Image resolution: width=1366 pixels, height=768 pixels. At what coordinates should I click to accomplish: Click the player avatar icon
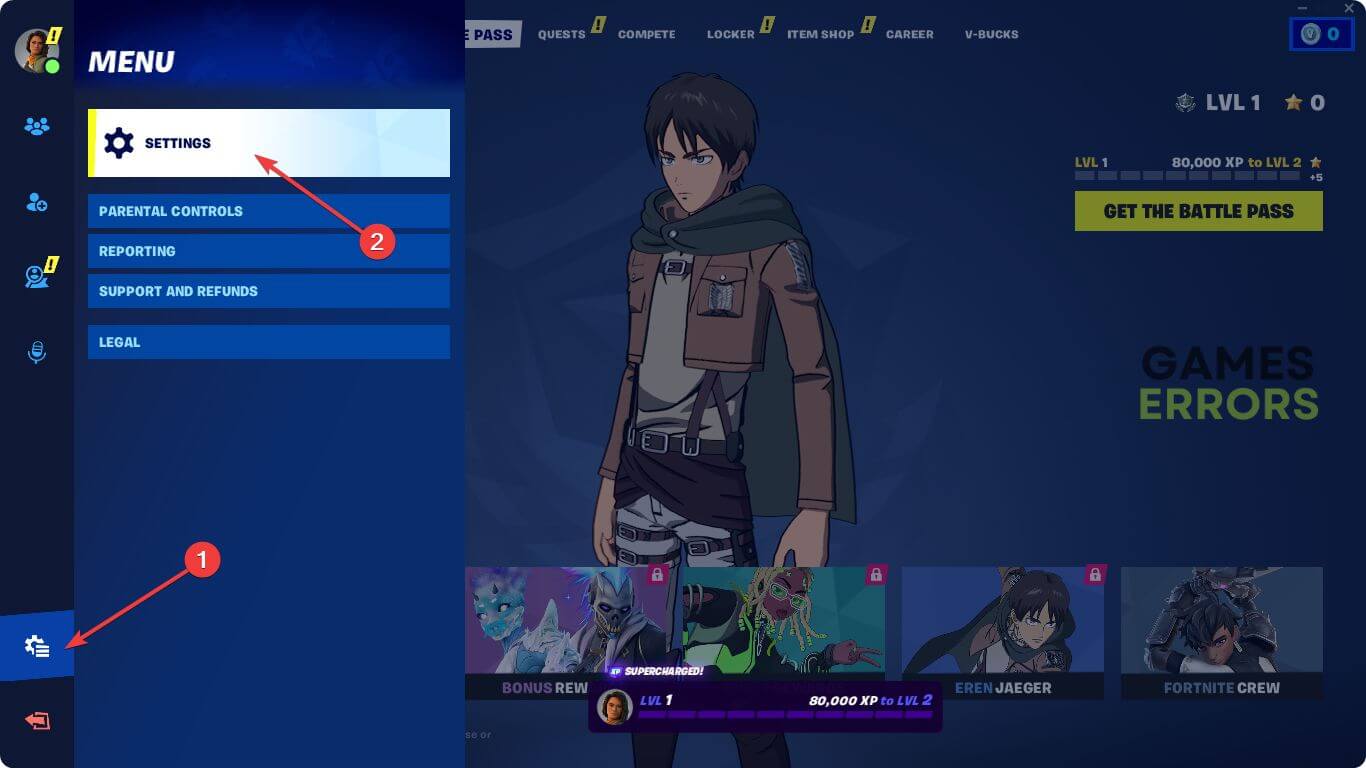pos(36,50)
